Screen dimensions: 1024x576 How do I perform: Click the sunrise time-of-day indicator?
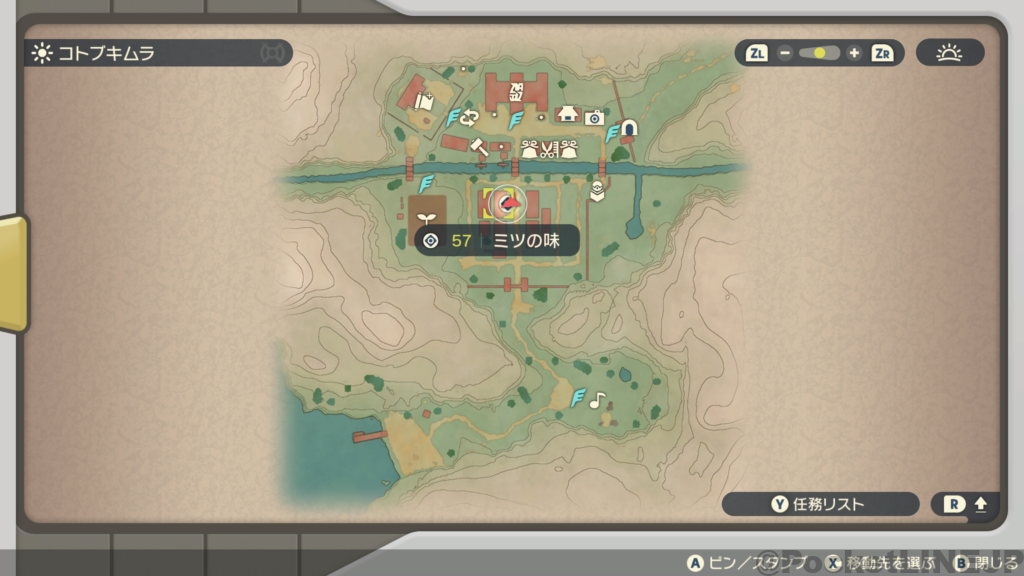tap(949, 53)
